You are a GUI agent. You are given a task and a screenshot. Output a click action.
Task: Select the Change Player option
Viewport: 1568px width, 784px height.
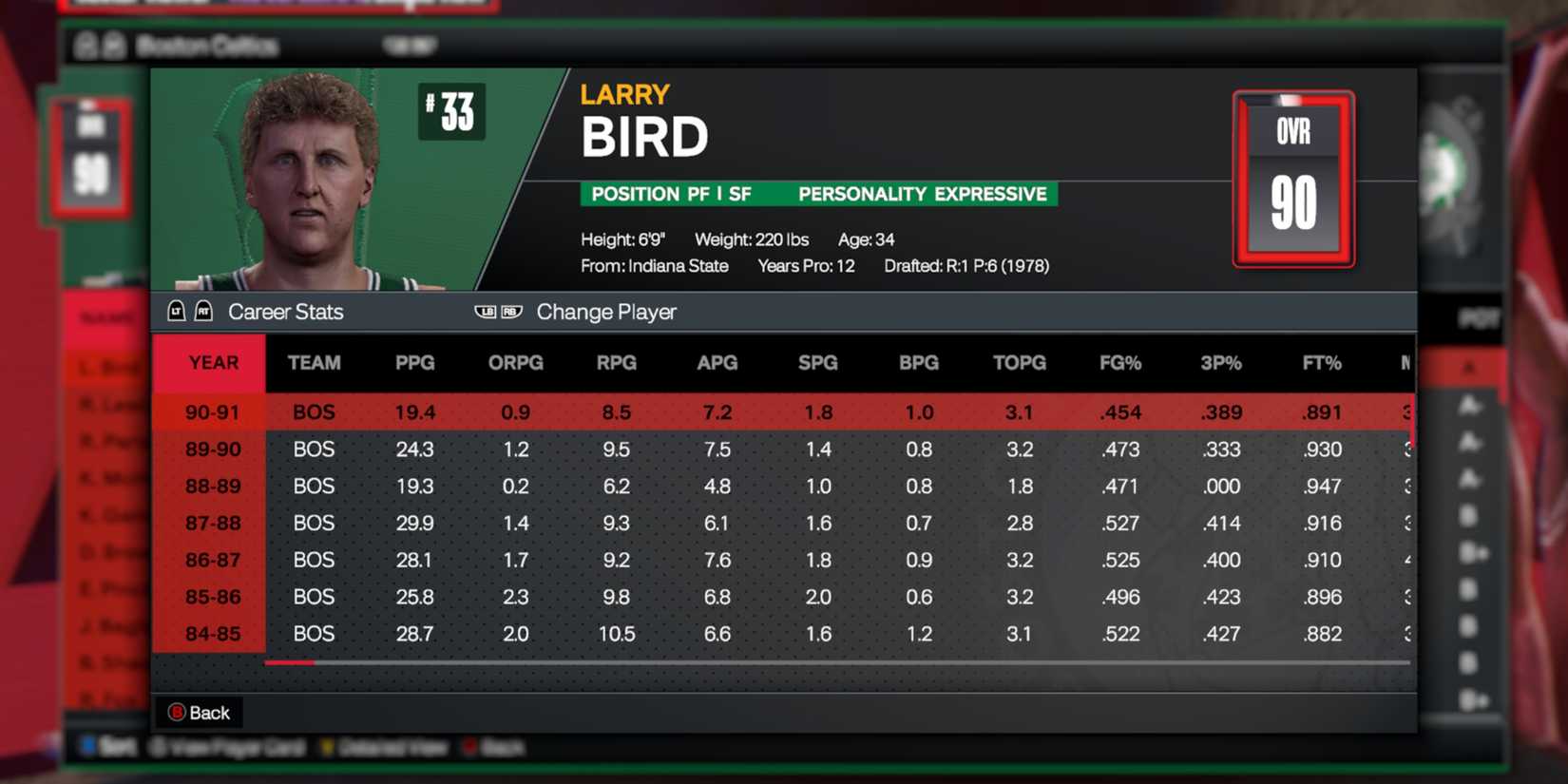click(606, 311)
